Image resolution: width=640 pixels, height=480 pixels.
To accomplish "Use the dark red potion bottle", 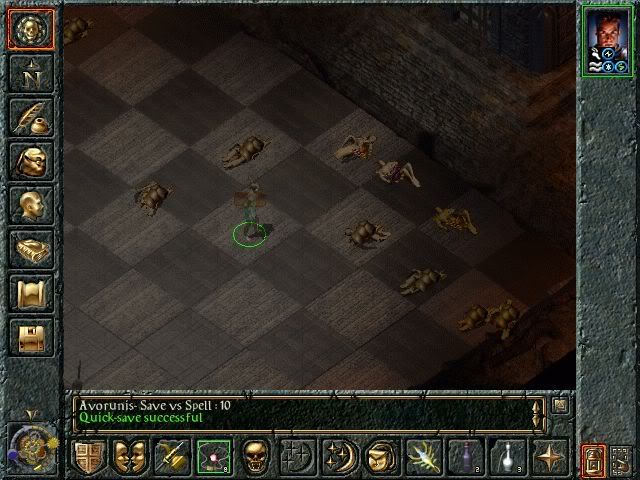I will click(x=464, y=457).
